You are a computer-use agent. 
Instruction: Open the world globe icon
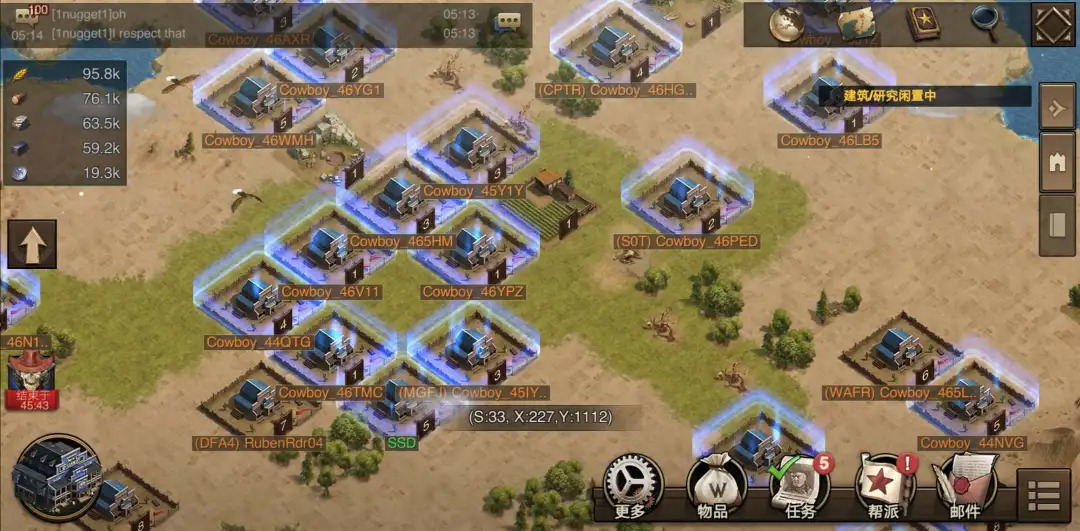(x=787, y=22)
